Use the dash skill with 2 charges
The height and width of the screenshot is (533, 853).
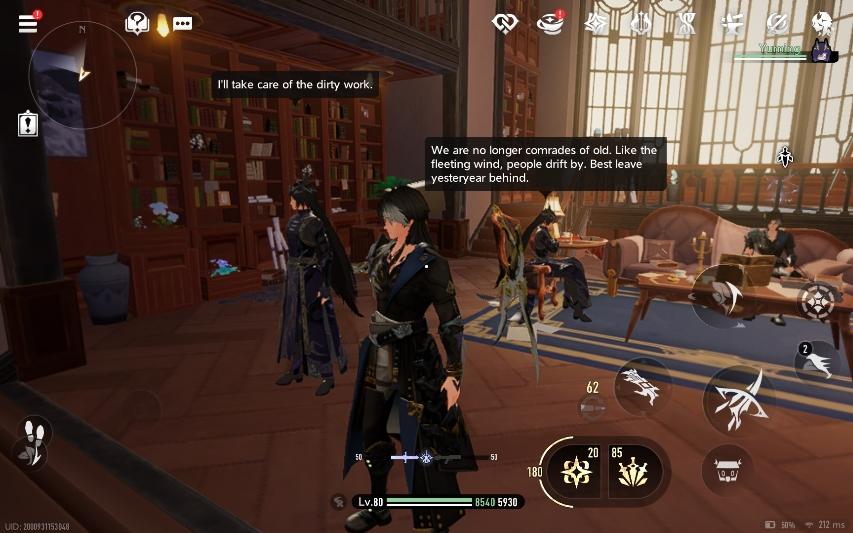click(817, 362)
